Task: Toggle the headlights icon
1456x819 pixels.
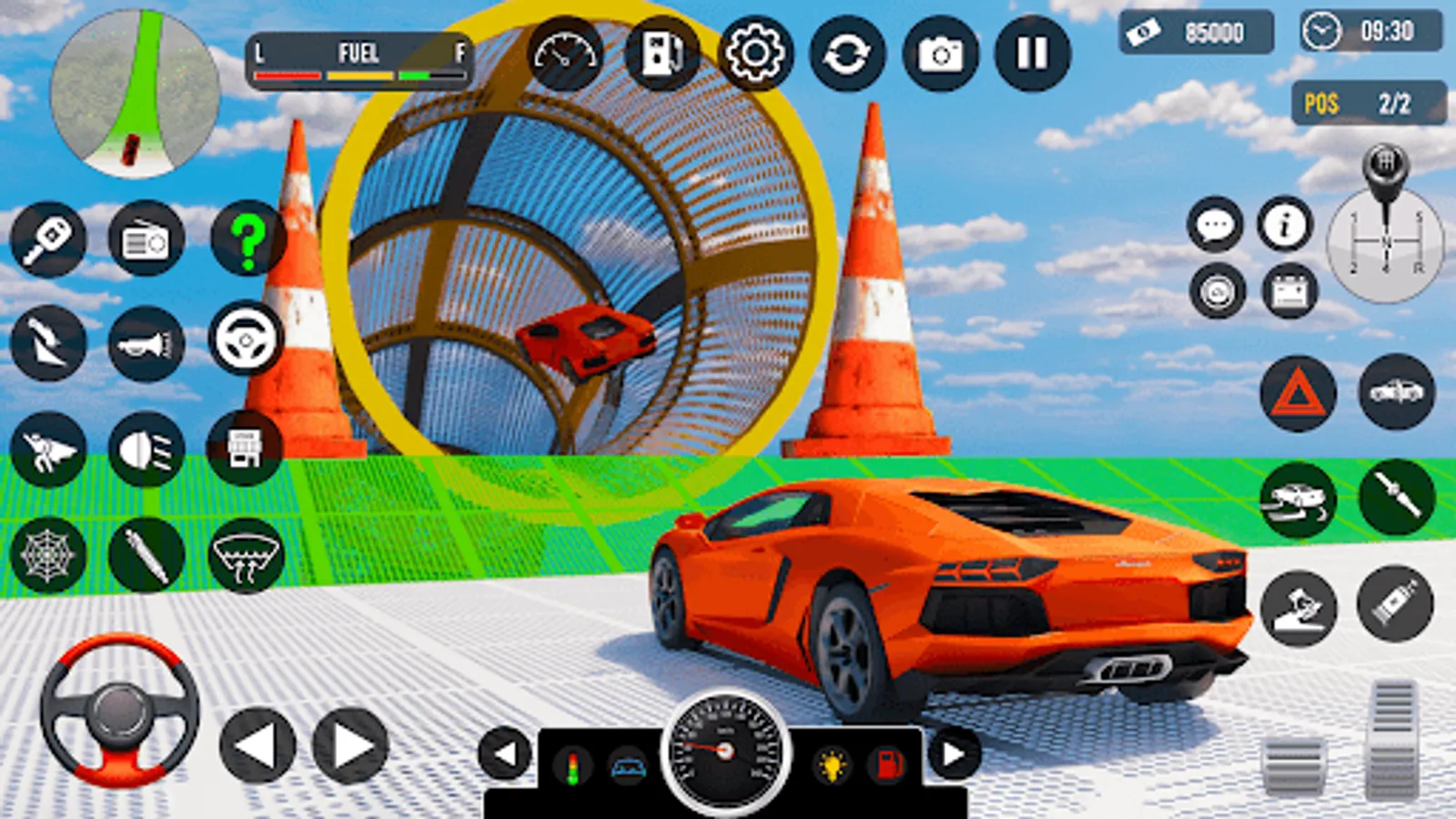Action: (x=146, y=450)
